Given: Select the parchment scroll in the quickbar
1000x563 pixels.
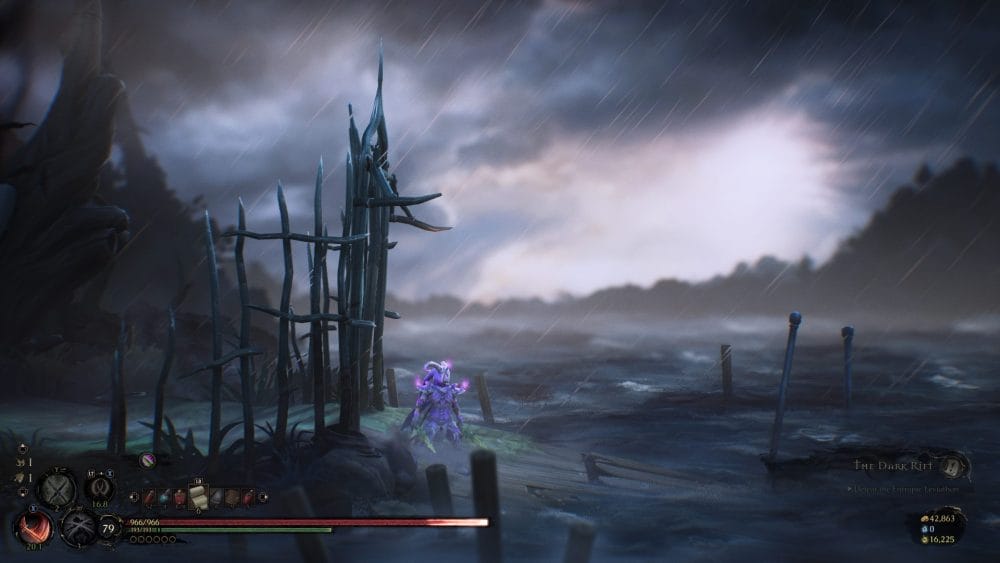Looking at the screenshot, I should pyautogui.click(x=197, y=496).
